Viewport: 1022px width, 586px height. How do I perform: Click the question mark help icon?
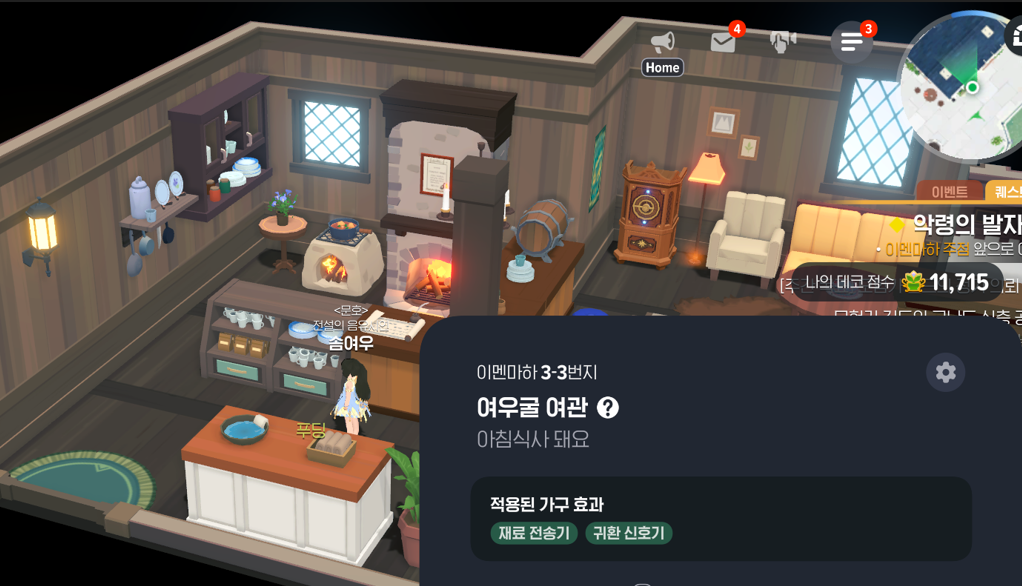(607, 407)
